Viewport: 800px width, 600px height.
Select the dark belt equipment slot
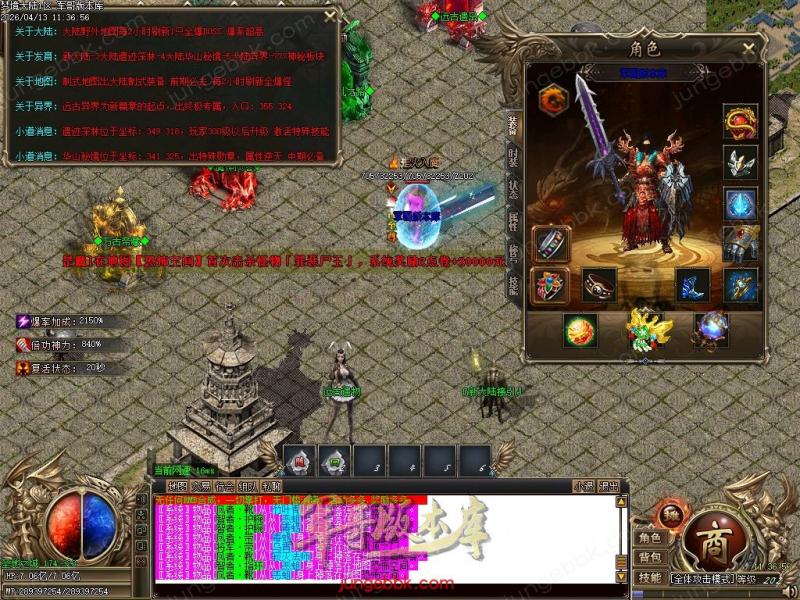click(600, 285)
